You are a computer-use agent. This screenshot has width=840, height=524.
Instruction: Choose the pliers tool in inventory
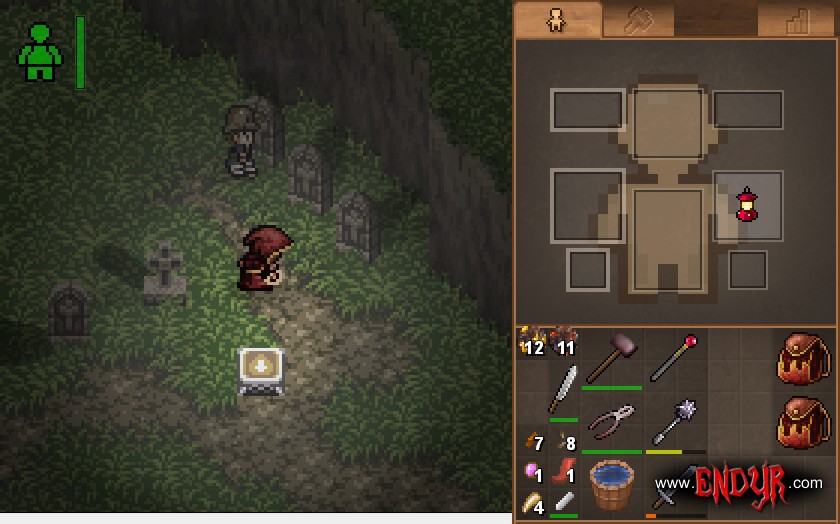(610, 425)
